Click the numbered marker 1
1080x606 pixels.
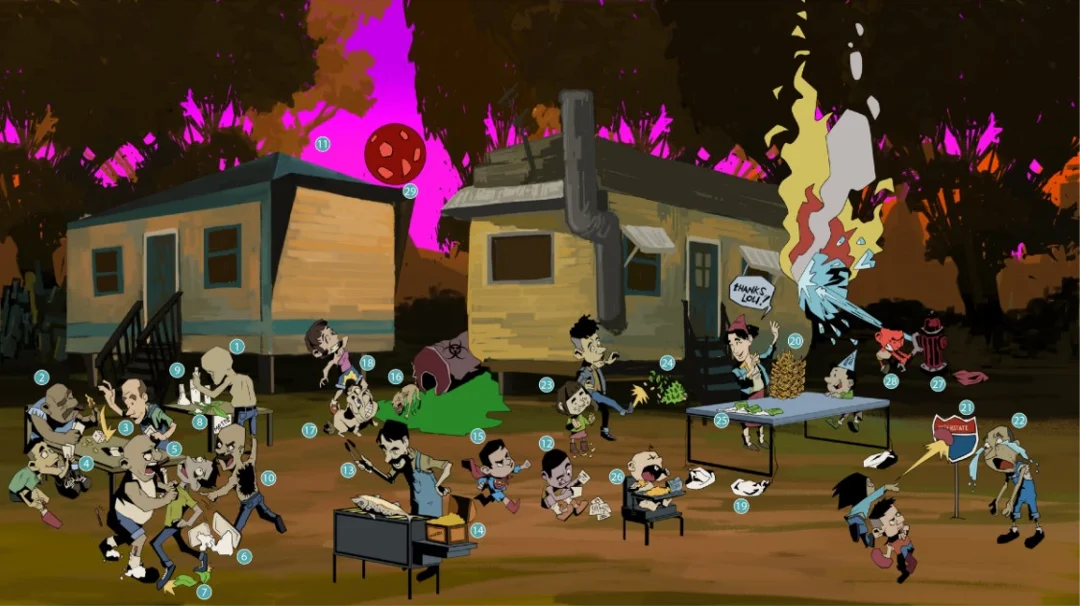[237, 346]
